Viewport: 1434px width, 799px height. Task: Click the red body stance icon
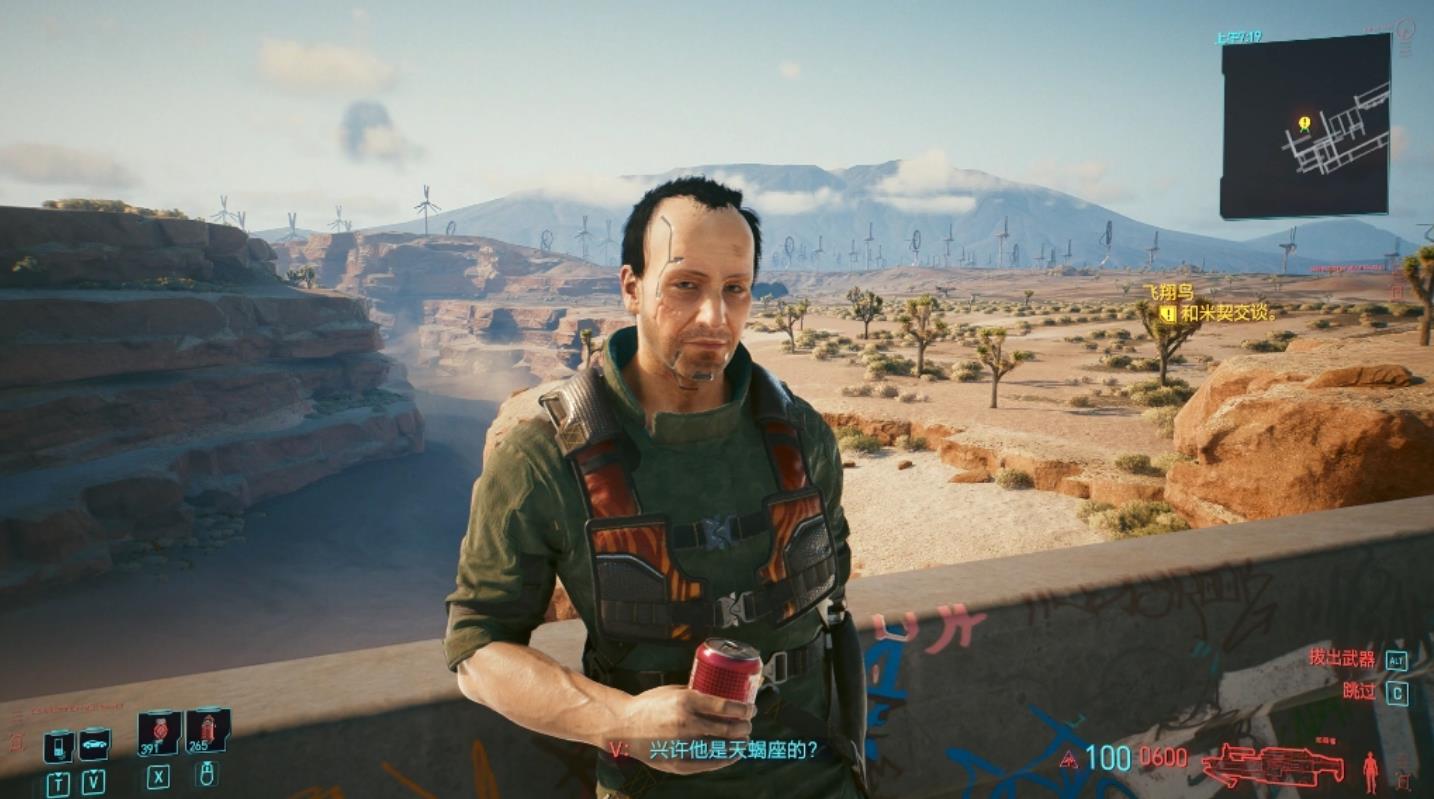1370,771
